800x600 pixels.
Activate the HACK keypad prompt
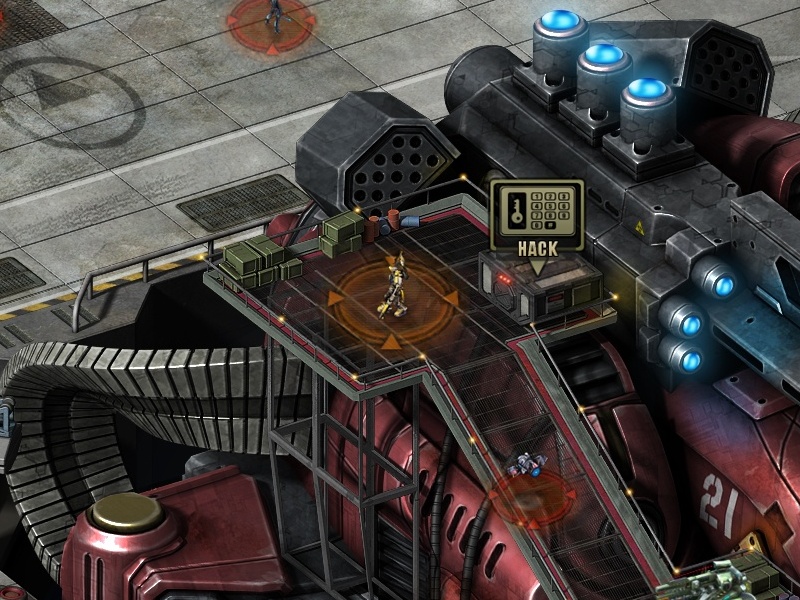point(537,218)
